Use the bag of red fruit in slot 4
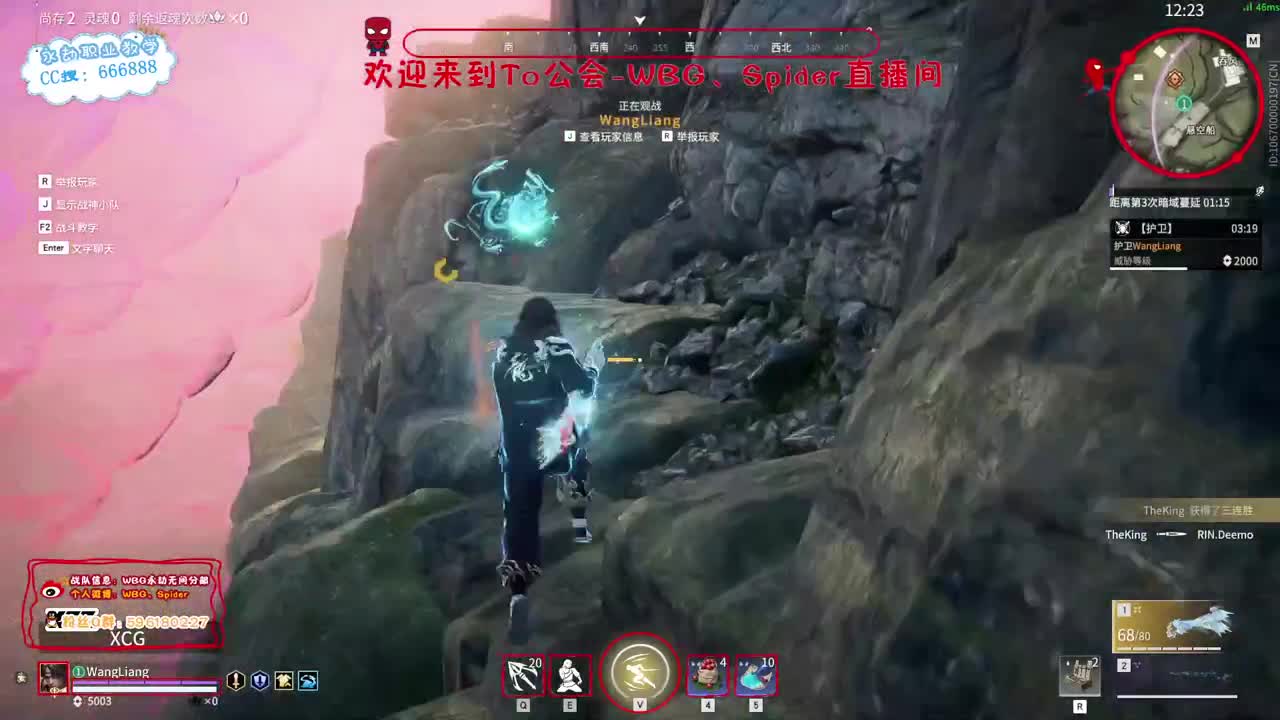 (x=708, y=675)
